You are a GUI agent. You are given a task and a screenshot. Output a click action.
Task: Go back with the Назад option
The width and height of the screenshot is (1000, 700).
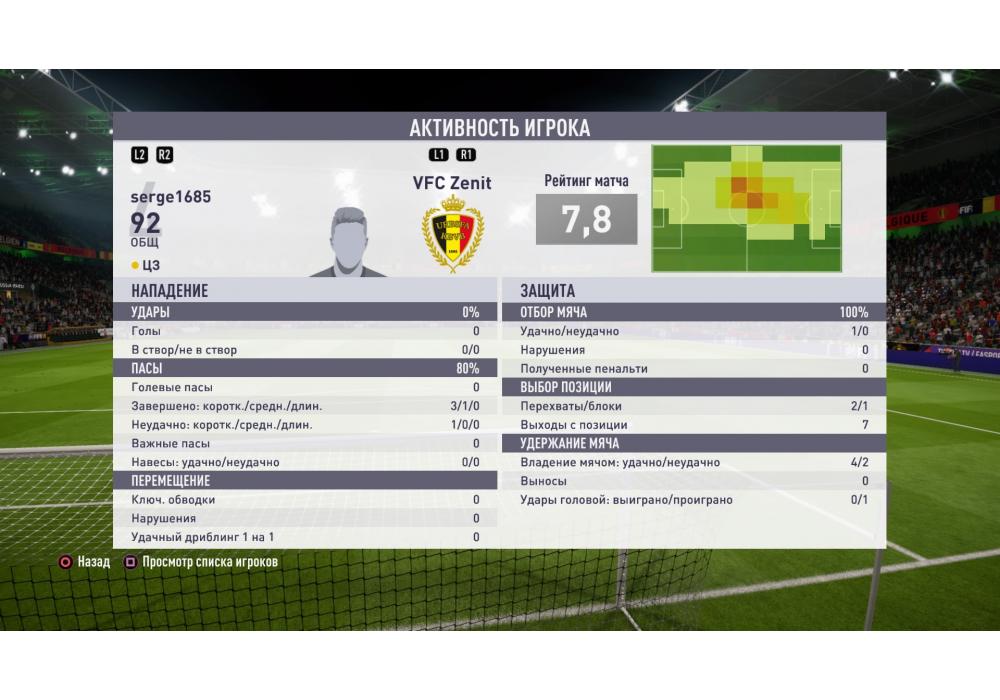pos(84,562)
